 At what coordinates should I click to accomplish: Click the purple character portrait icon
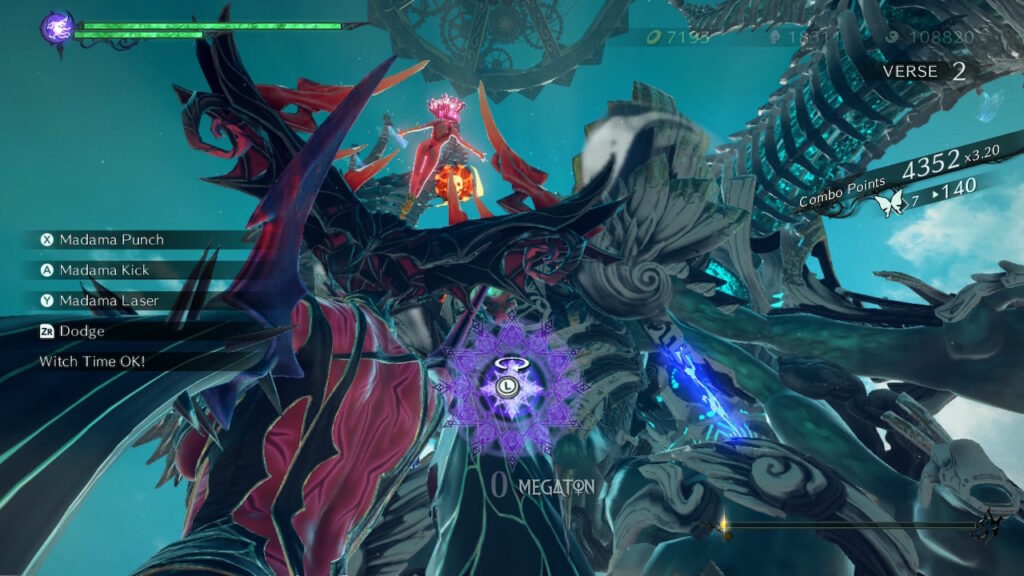pyautogui.click(x=57, y=27)
